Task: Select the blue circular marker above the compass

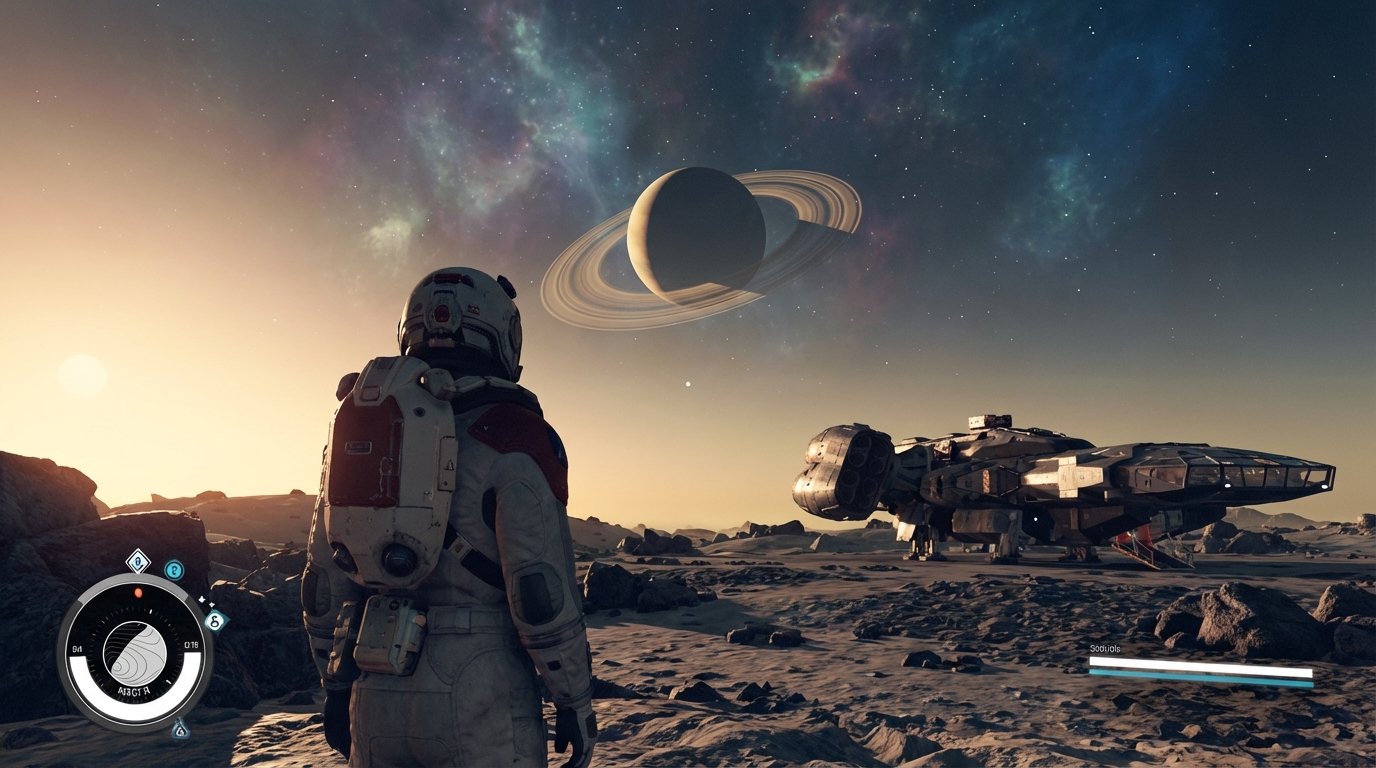Action: pyautogui.click(x=174, y=570)
